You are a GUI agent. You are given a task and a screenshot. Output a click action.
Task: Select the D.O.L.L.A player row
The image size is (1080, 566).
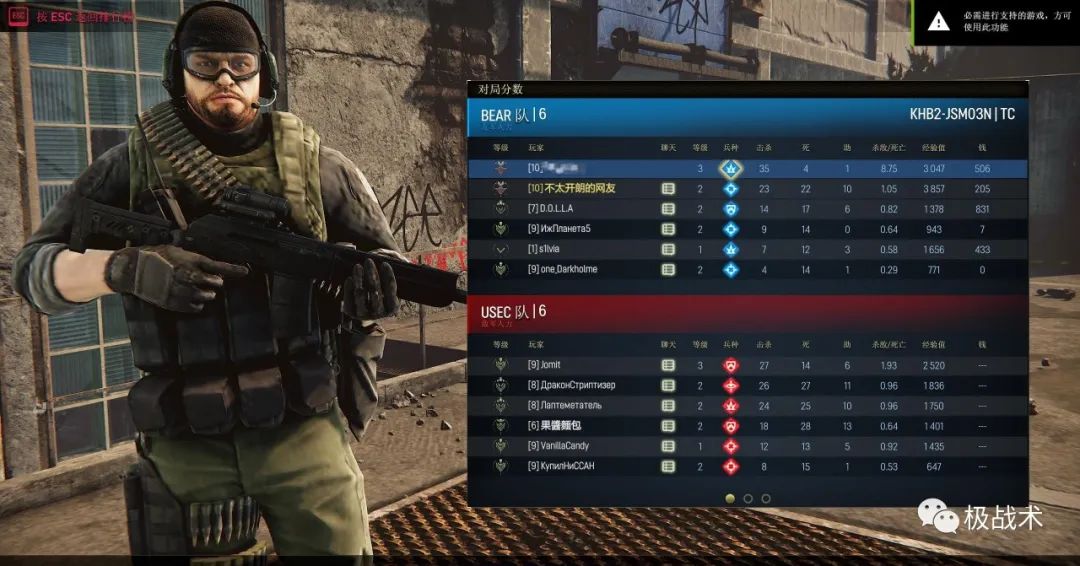pos(560,209)
